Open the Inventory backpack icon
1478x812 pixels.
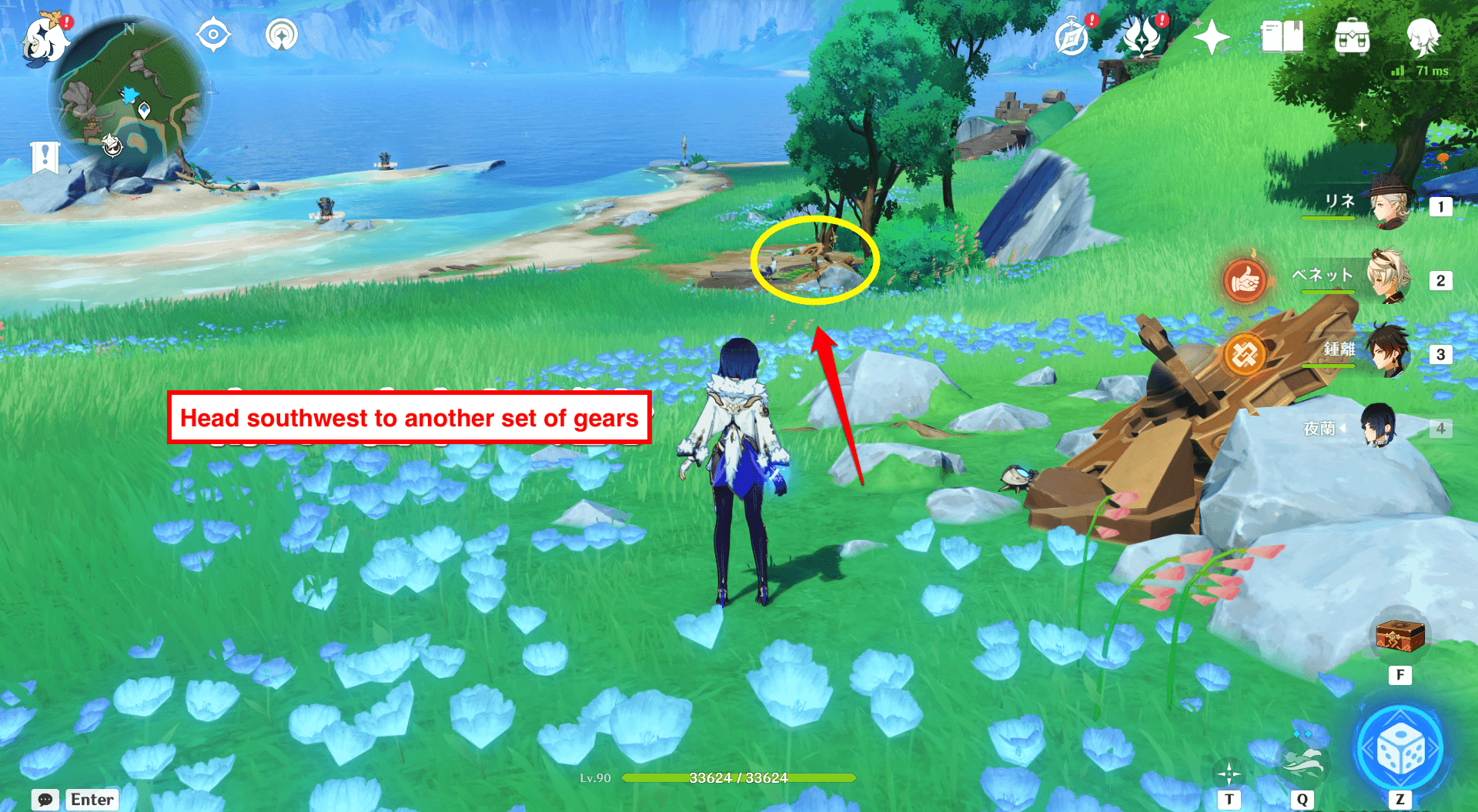(1353, 35)
